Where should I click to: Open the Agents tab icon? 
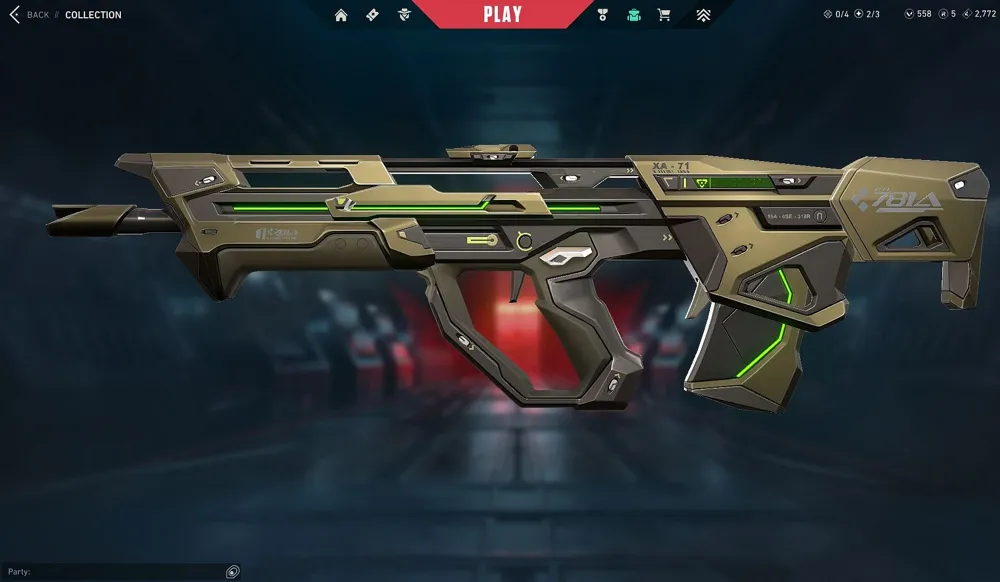[404, 15]
